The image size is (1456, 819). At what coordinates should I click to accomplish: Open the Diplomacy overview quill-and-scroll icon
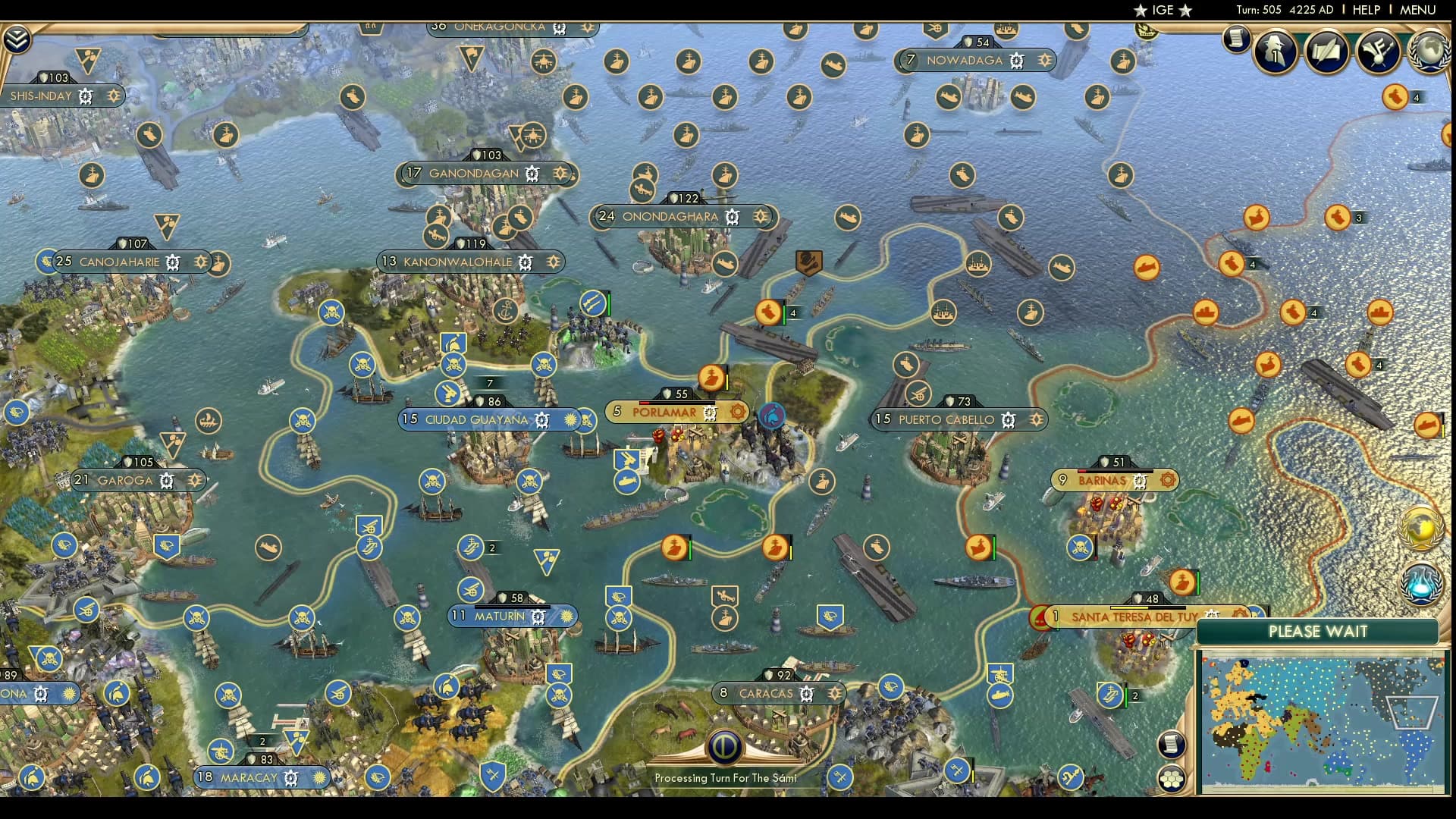pyautogui.click(x=1327, y=52)
